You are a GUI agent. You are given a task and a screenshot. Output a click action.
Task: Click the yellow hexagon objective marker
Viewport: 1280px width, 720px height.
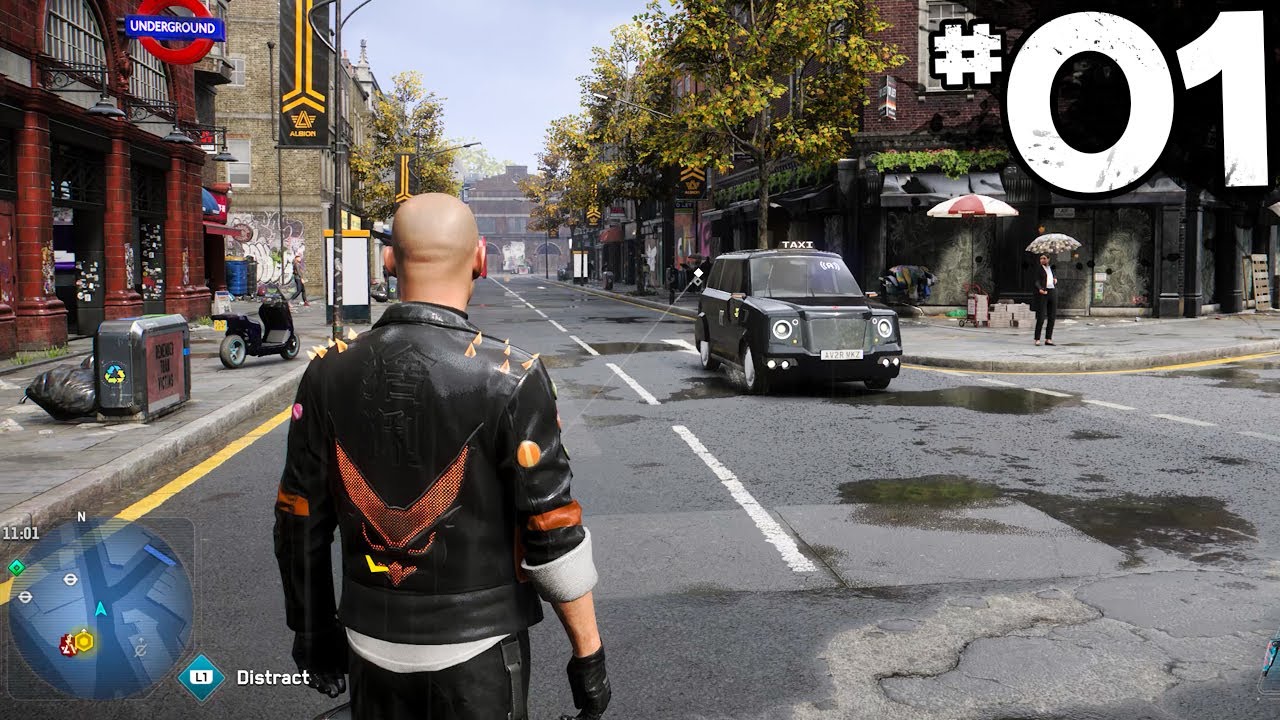click(x=84, y=642)
